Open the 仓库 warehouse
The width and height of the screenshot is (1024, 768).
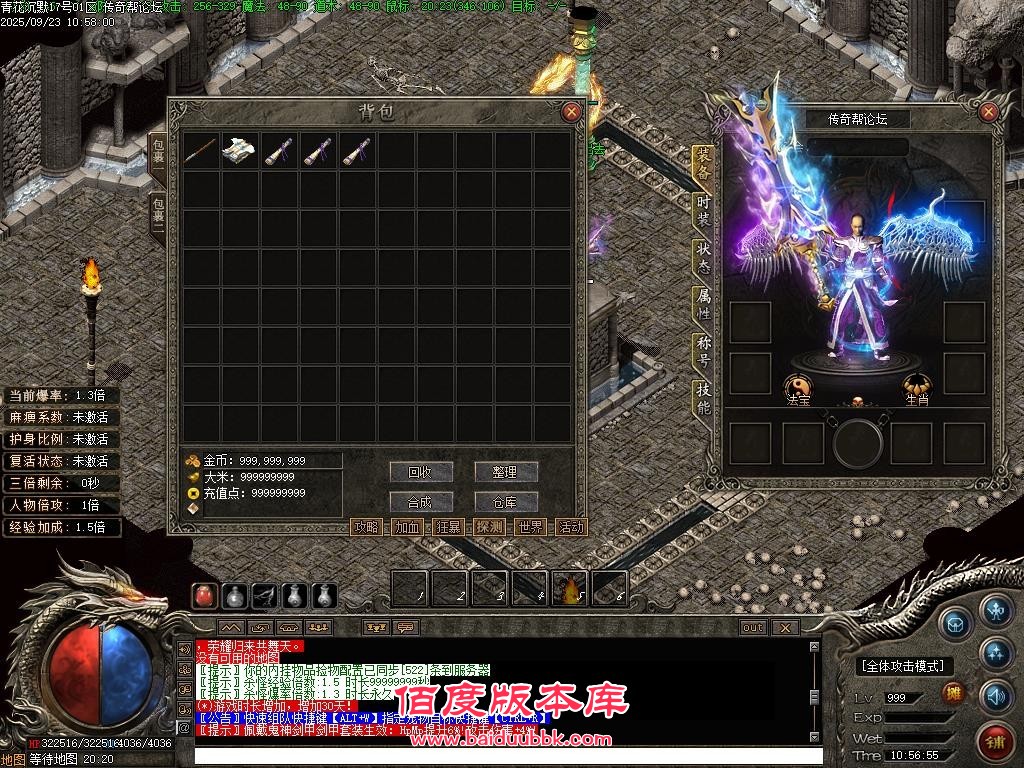coord(506,502)
